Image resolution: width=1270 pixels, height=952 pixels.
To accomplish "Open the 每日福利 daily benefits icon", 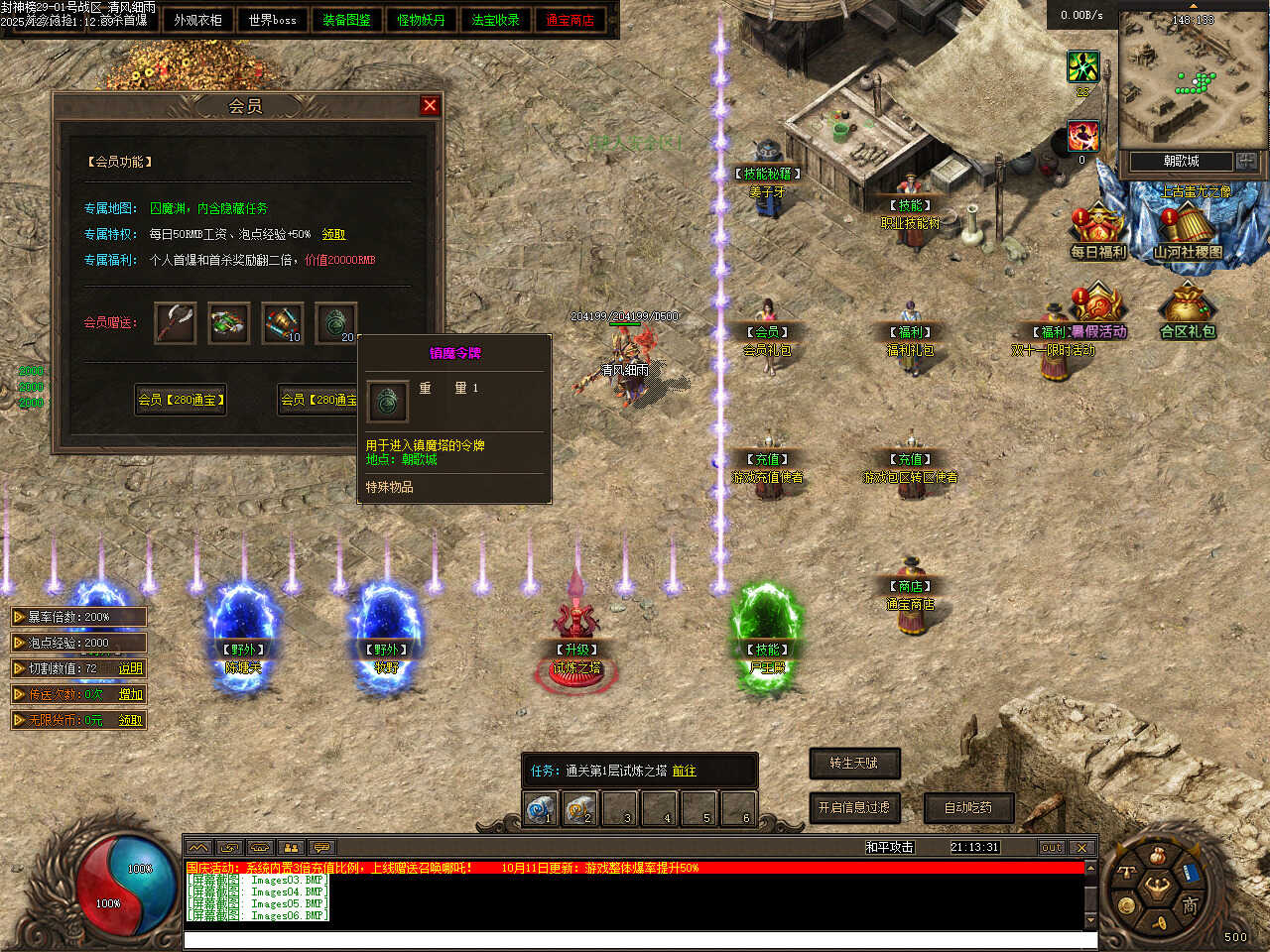I will click(x=1097, y=230).
